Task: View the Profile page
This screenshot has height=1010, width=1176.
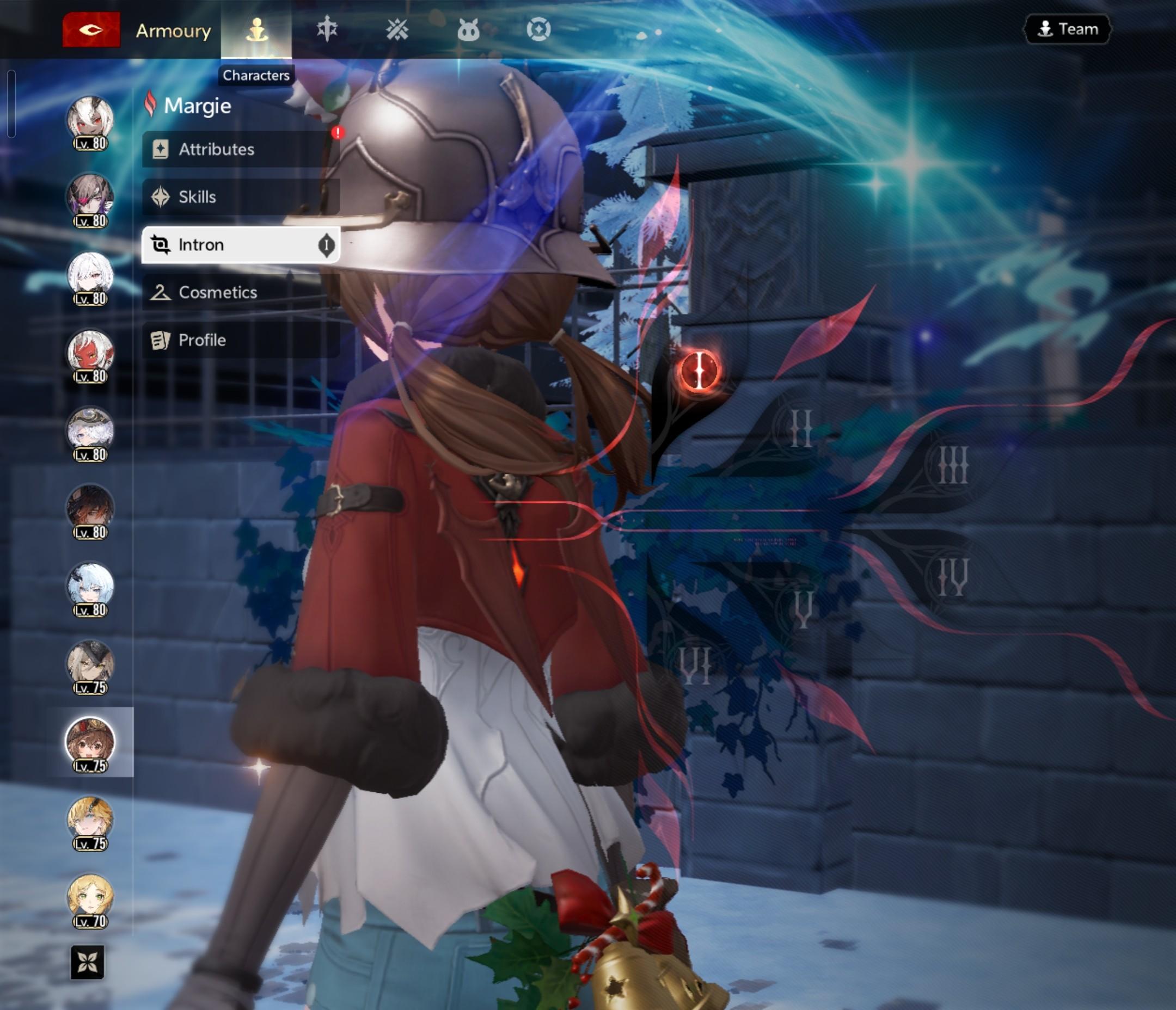Action: coord(241,340)
